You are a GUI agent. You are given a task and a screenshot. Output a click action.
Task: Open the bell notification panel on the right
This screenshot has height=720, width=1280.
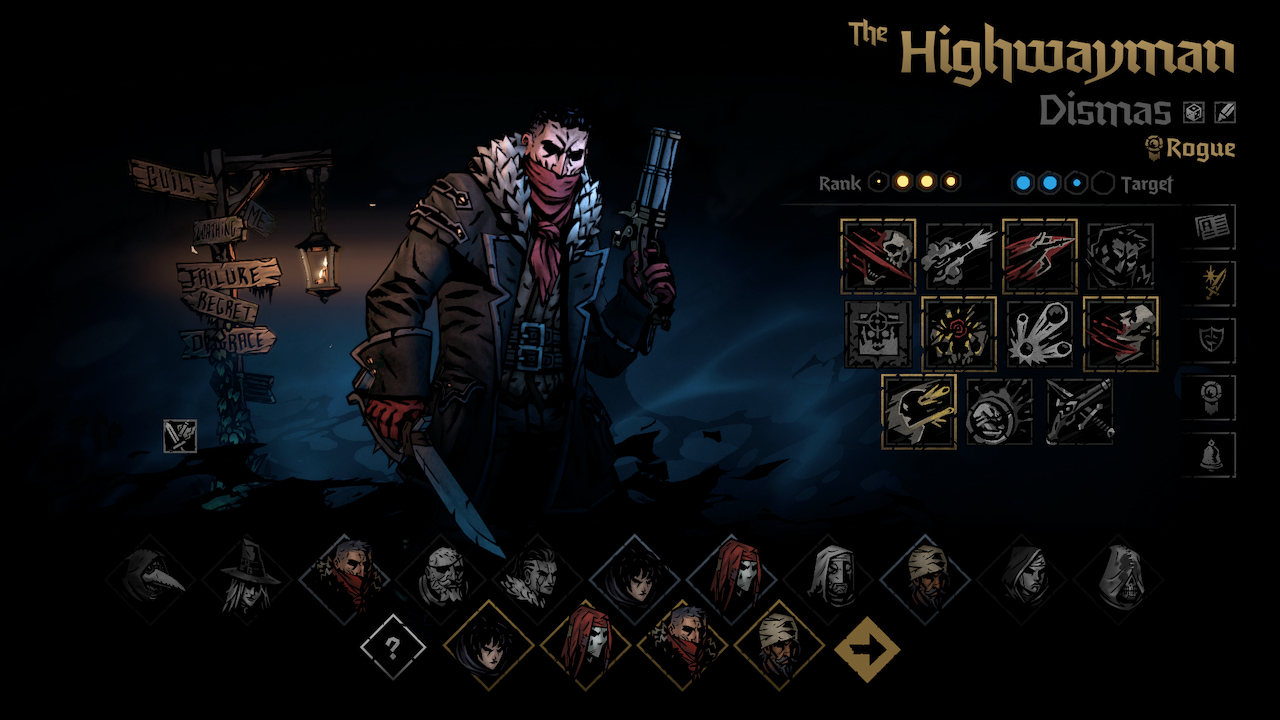pyautogui.click(x=1213, y=452)
